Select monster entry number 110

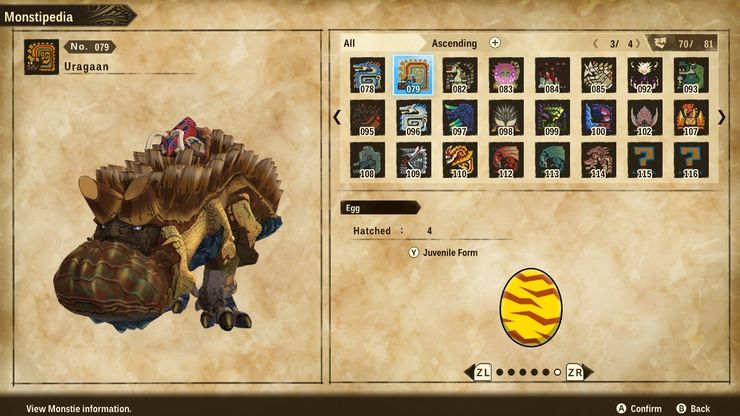click(459, 161)
